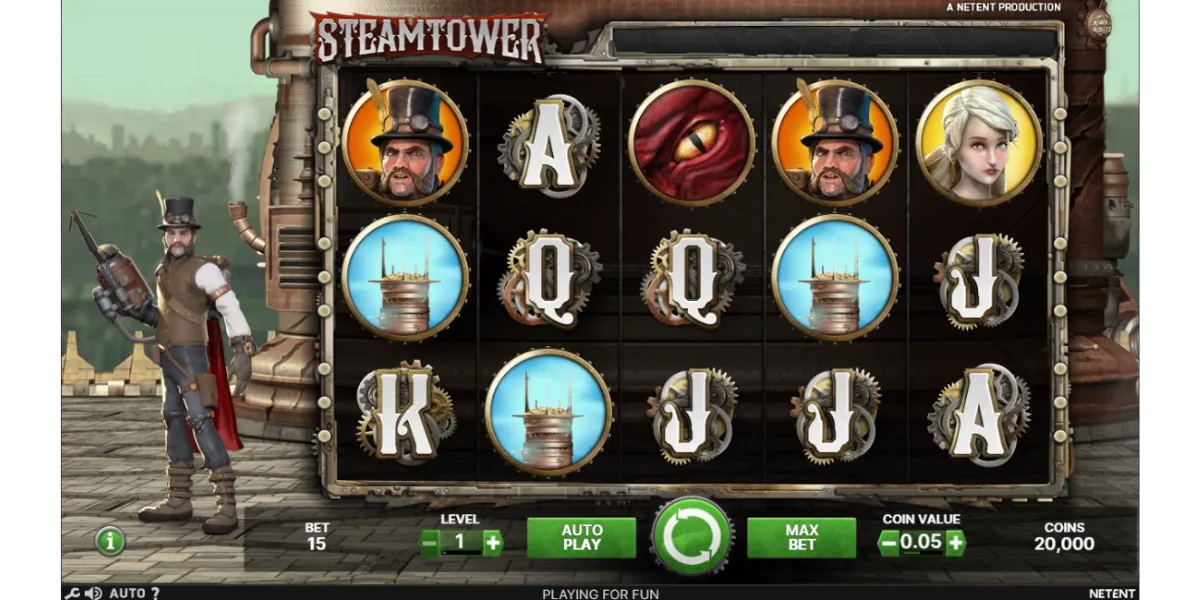1200x600 pixels.
Task: Place the Max Bet
Action: tap(801, 538)
